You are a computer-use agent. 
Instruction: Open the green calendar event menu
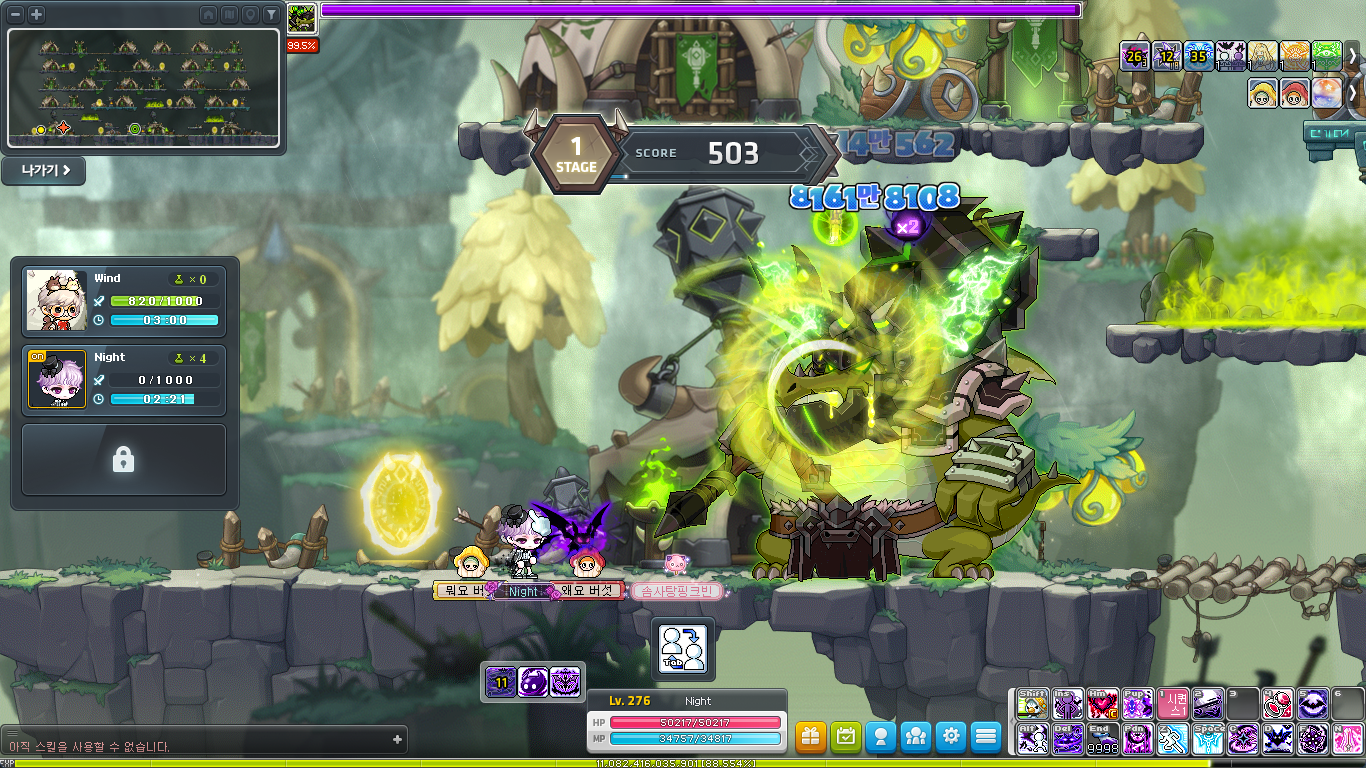(846, 737)
